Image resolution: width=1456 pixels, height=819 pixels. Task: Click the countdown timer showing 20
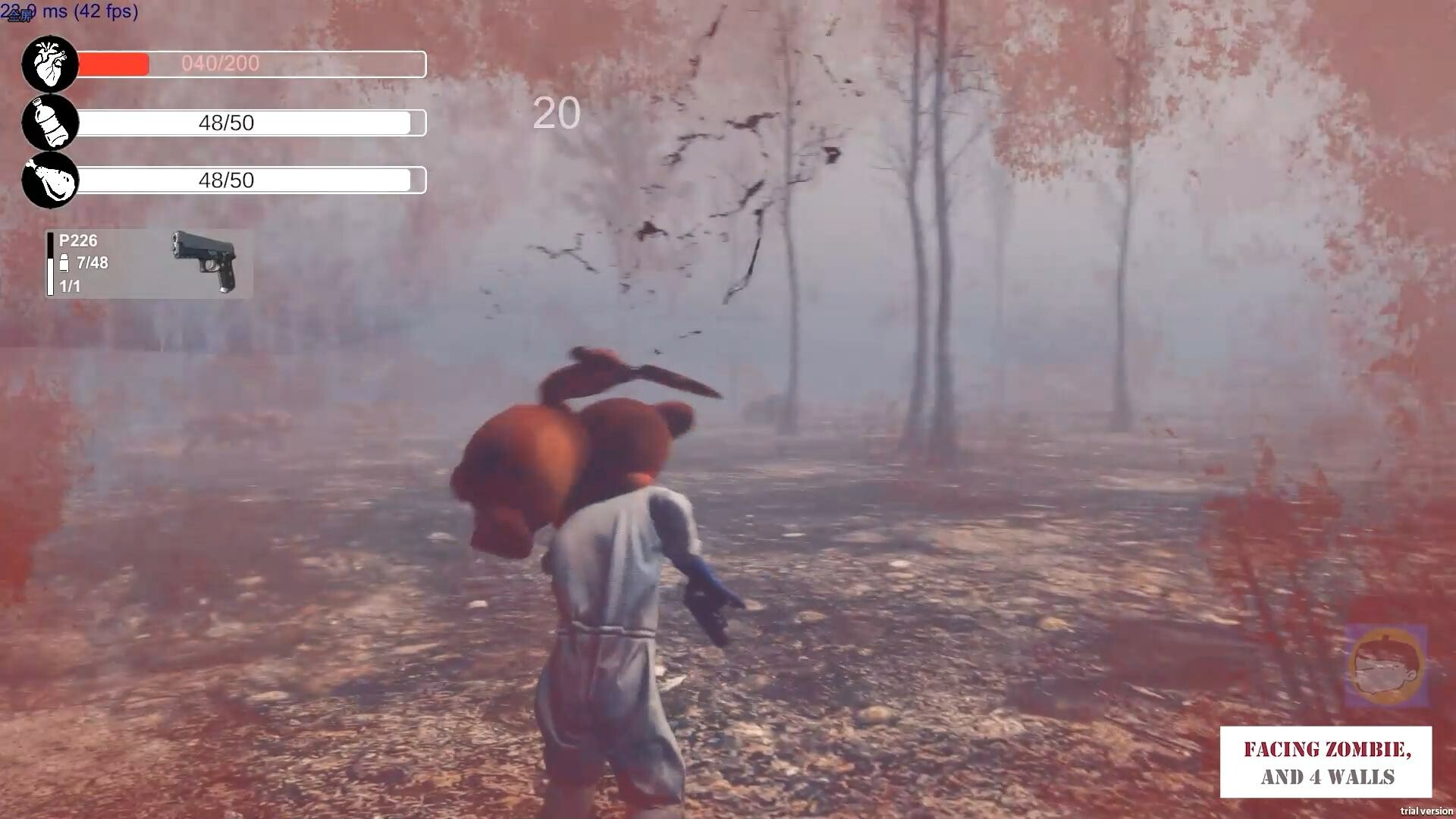(x=556, y=115)
